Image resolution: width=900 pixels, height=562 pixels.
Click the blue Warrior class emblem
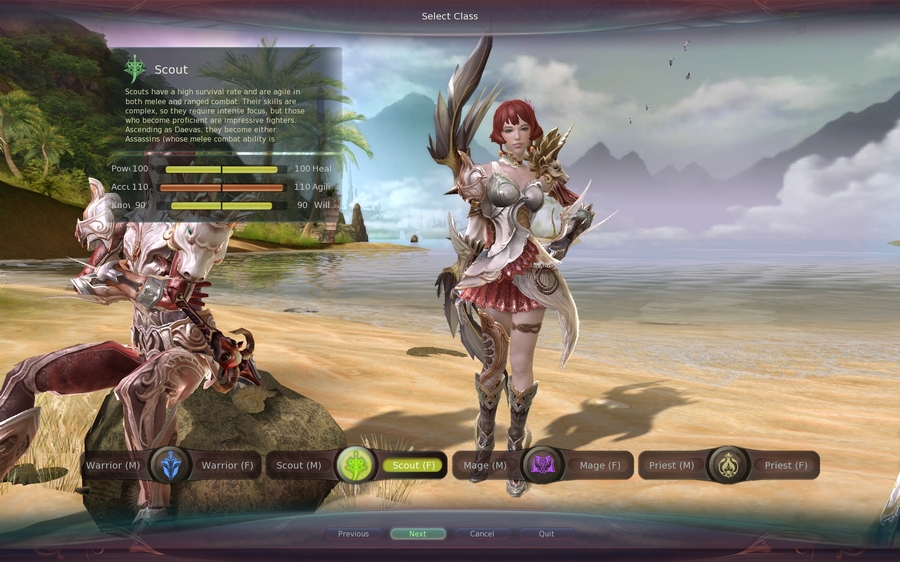coord(170,465)
